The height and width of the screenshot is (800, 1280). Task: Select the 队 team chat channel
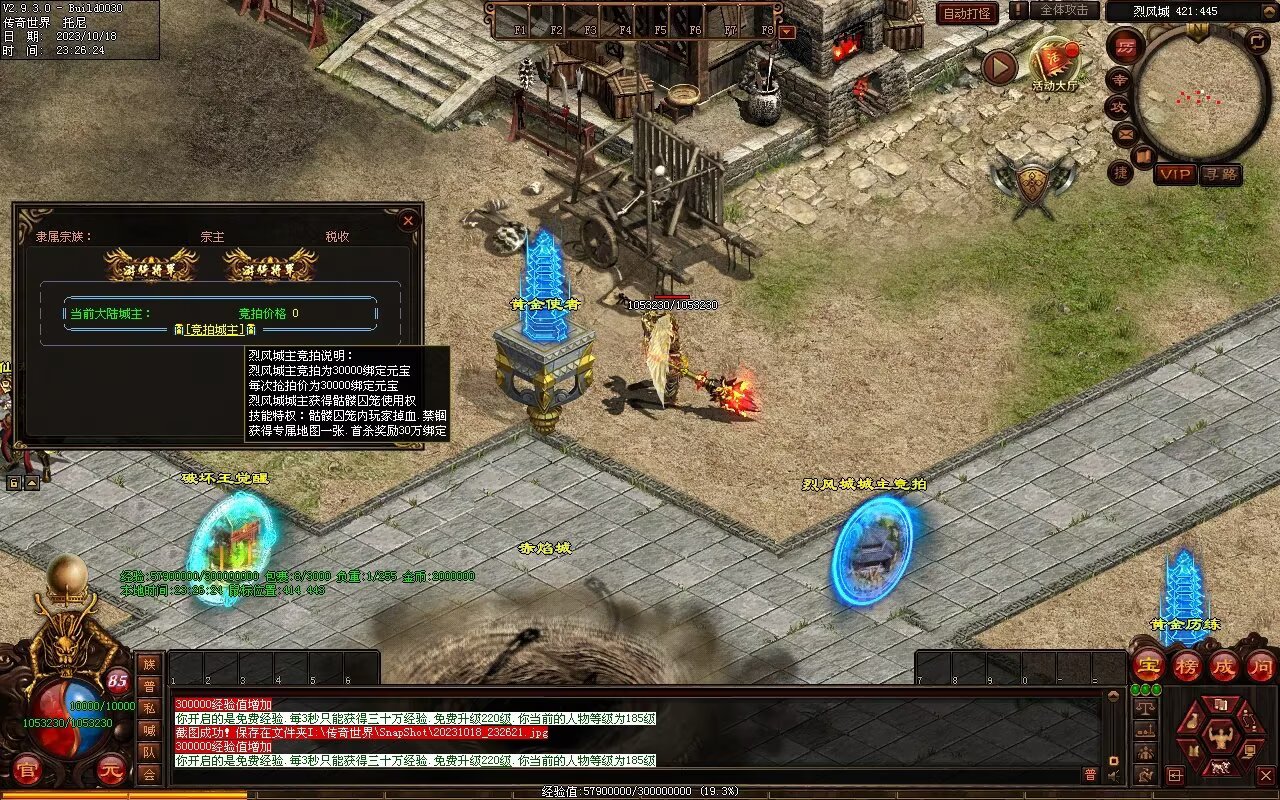pyautogui.click(x=149, y=752)
